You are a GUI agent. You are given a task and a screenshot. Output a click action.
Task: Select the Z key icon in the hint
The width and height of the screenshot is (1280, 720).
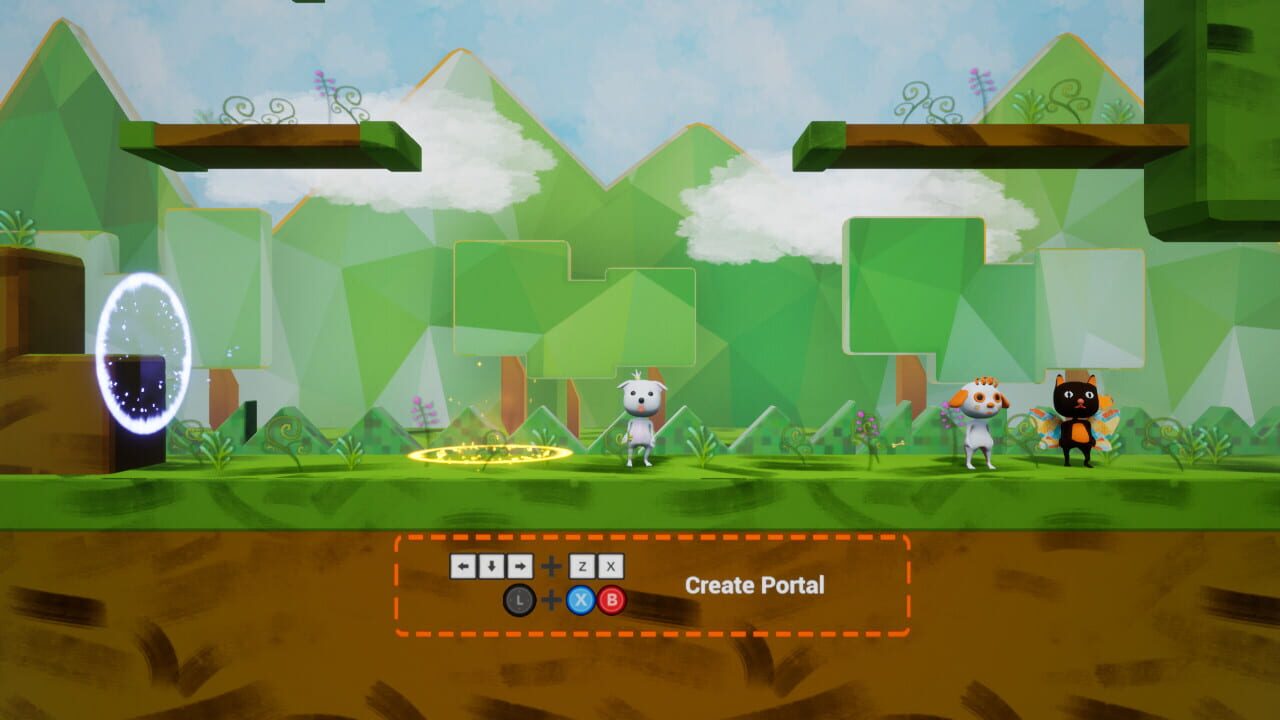coord(582,566)
